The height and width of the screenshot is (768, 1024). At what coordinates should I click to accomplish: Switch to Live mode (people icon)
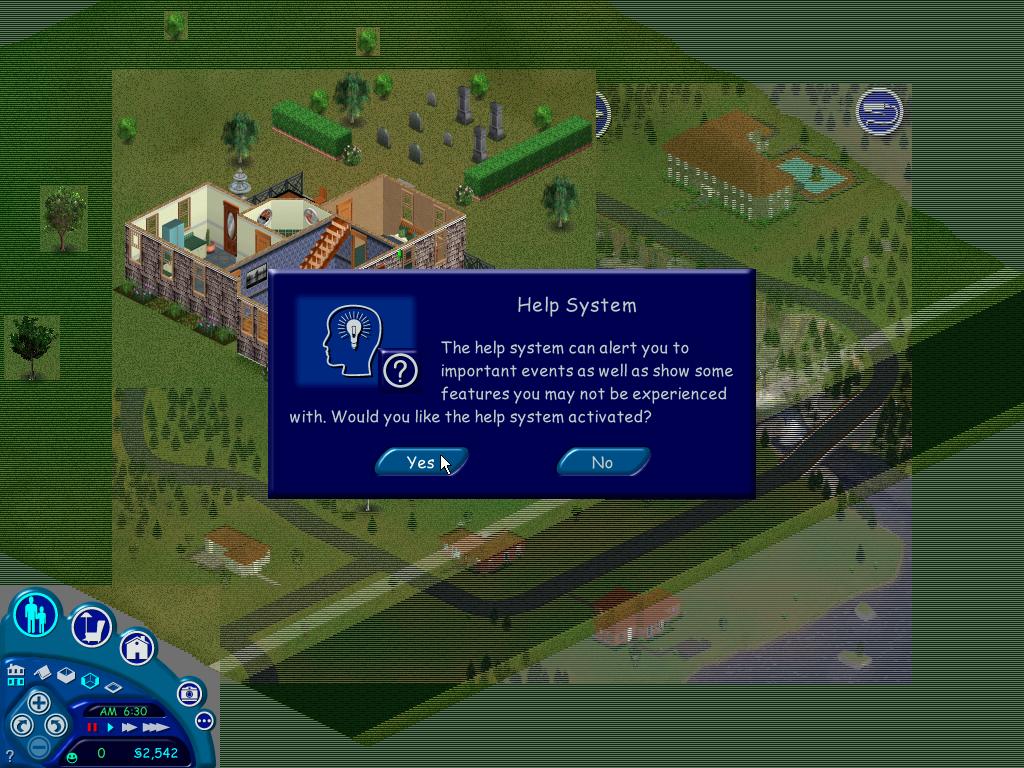pos(36,614)
